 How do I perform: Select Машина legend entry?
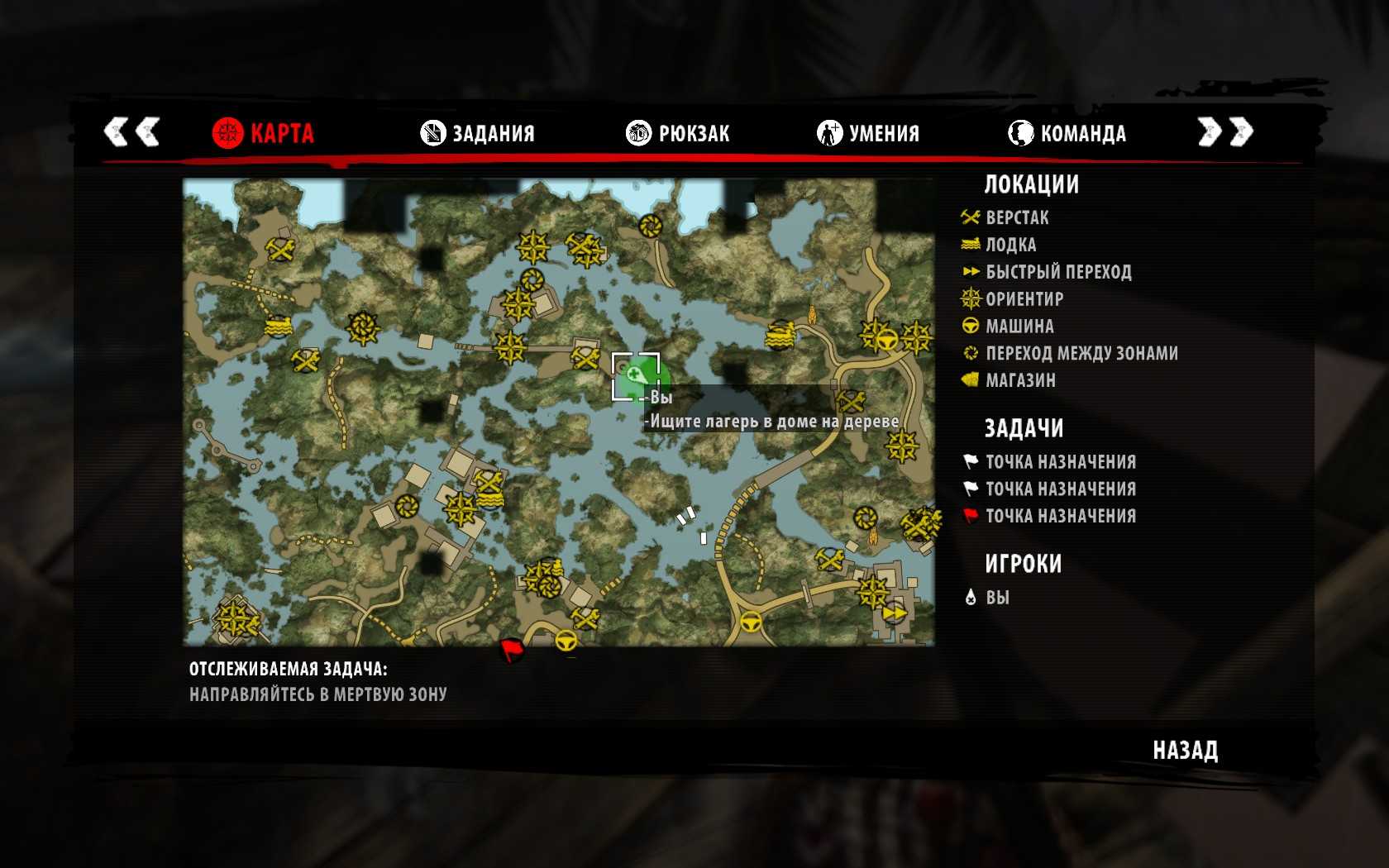click(x=1019, y=326)
